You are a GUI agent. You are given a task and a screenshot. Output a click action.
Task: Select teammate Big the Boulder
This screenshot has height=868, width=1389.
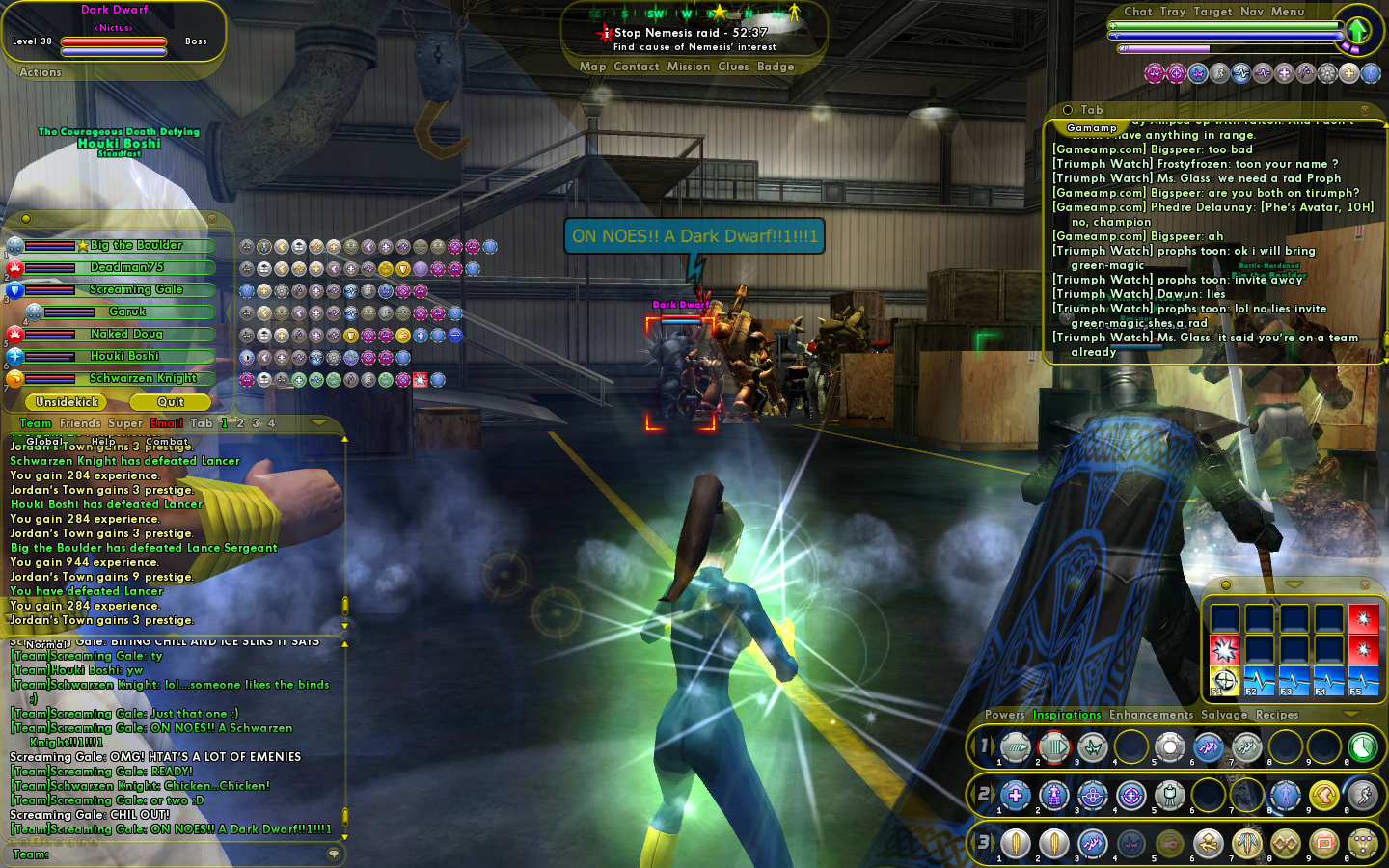pos(136,246)
